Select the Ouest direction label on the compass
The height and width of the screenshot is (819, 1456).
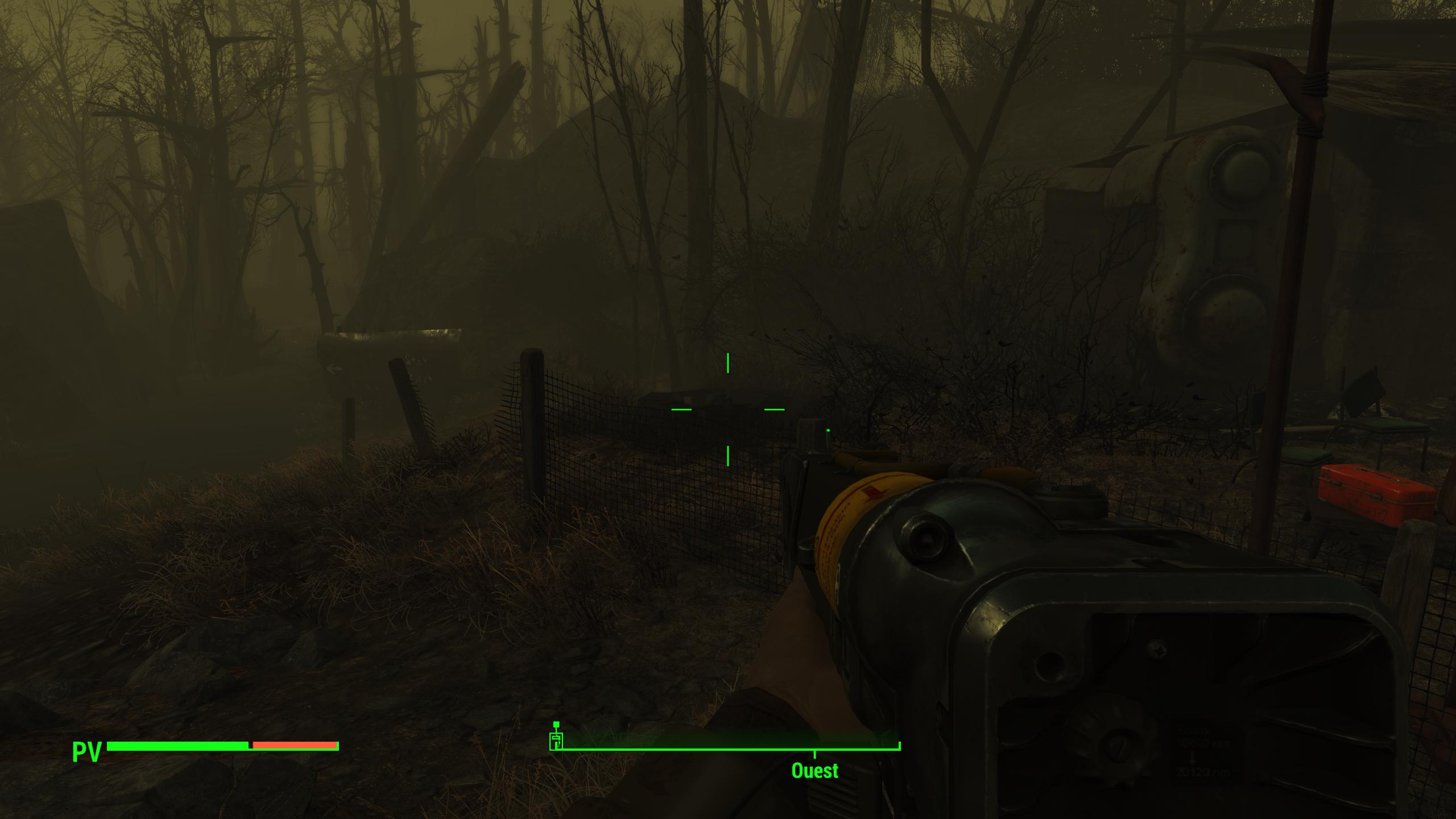814,771
